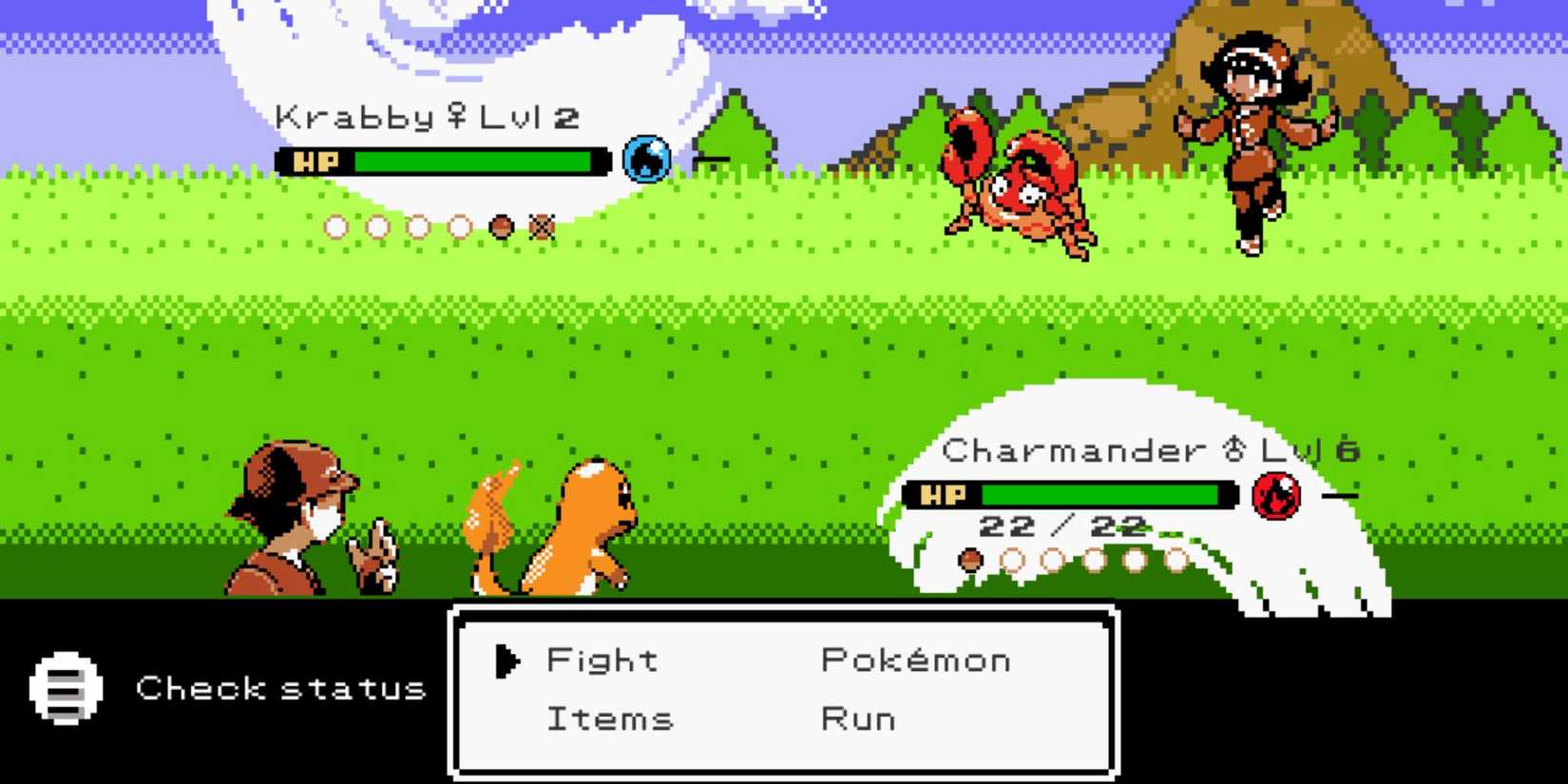
Task: Click the filled Pokéball under Charmander's HP bar
Action: pos(971,560)
